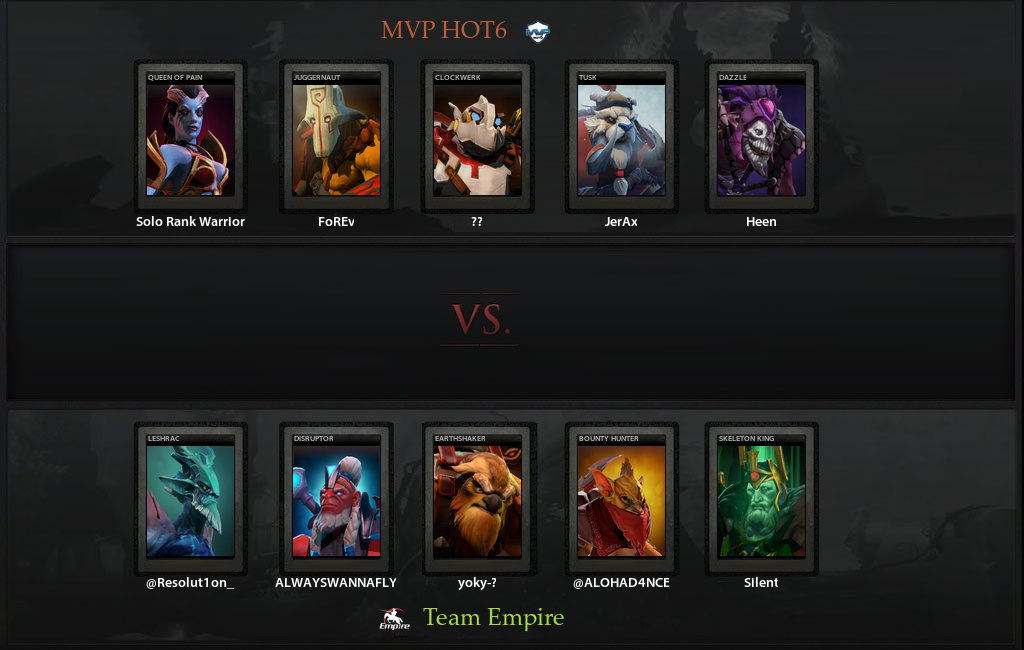Choose the Juggernaut hero portrait
The width and height of the screenshot is (1024, 650).
[x=336, y=138]
